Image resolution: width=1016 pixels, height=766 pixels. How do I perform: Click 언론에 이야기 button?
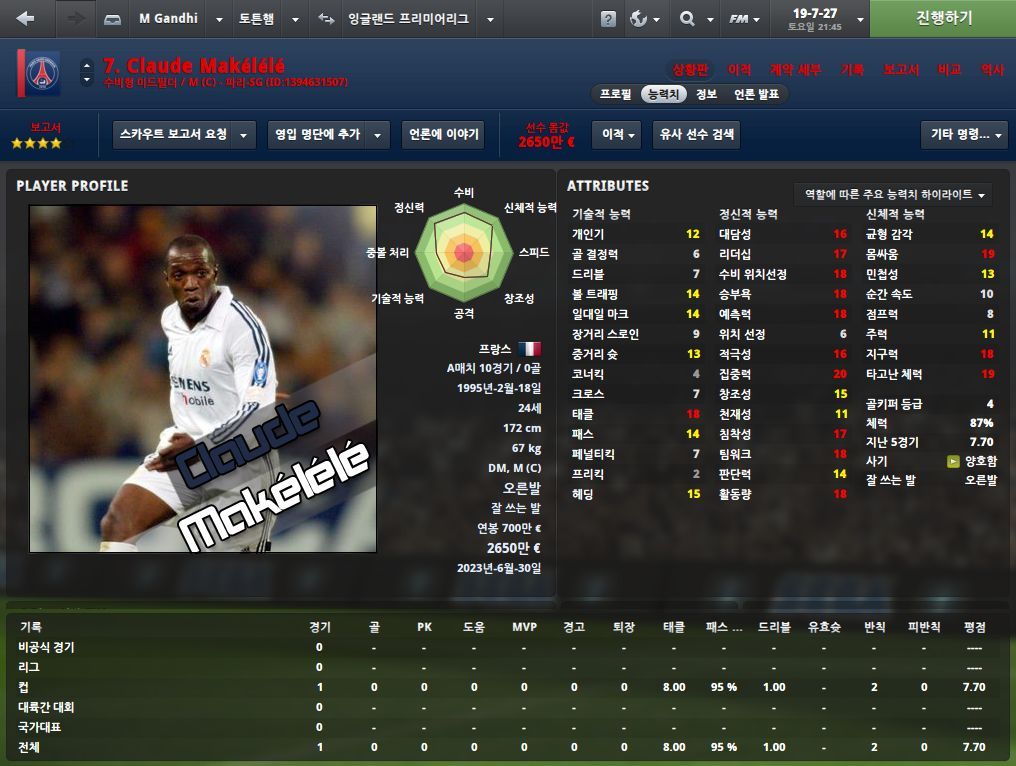pyautogui.click(x=443, y=135)
